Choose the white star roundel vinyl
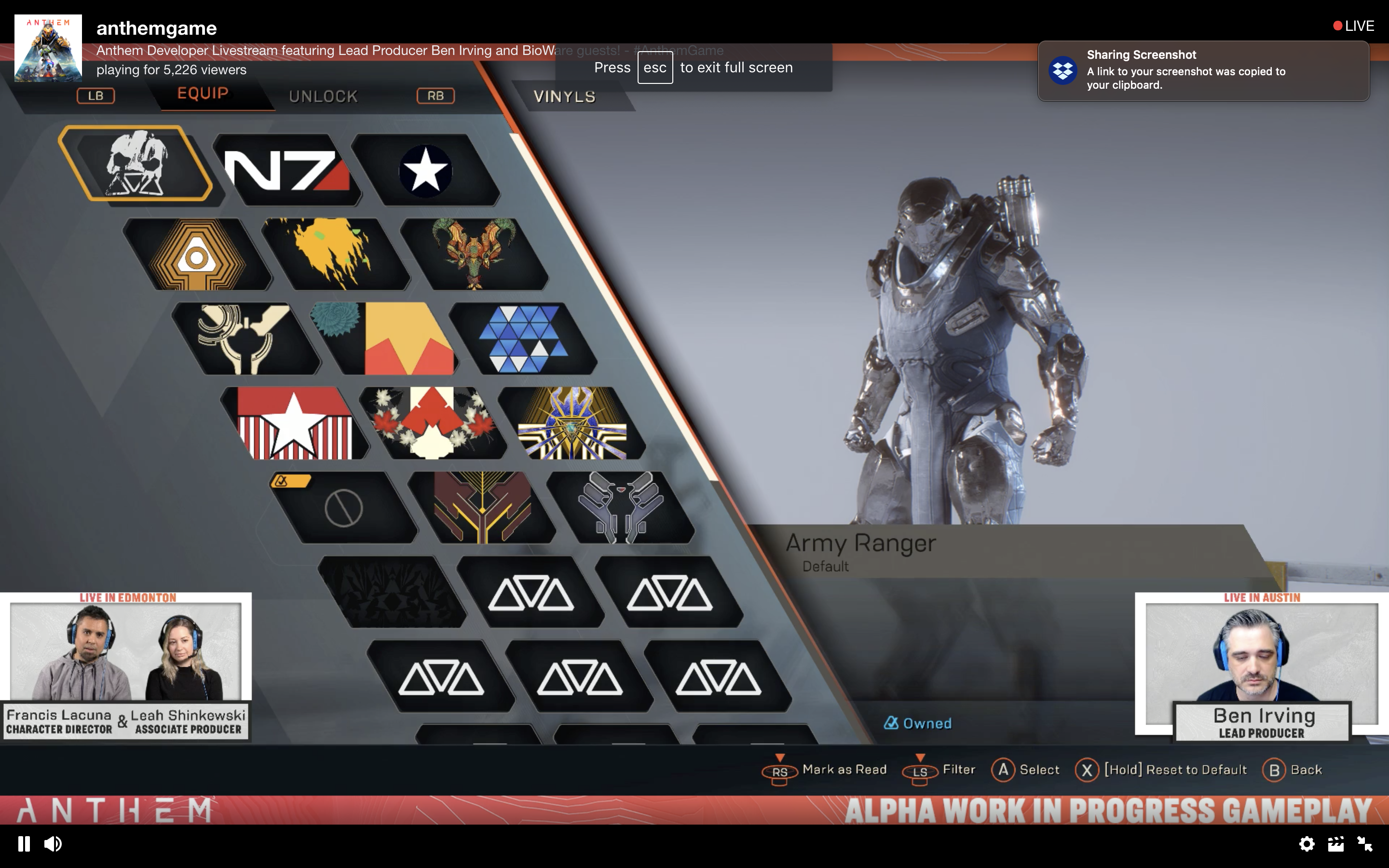This screenshot has width=1389, height=868. 425,170
